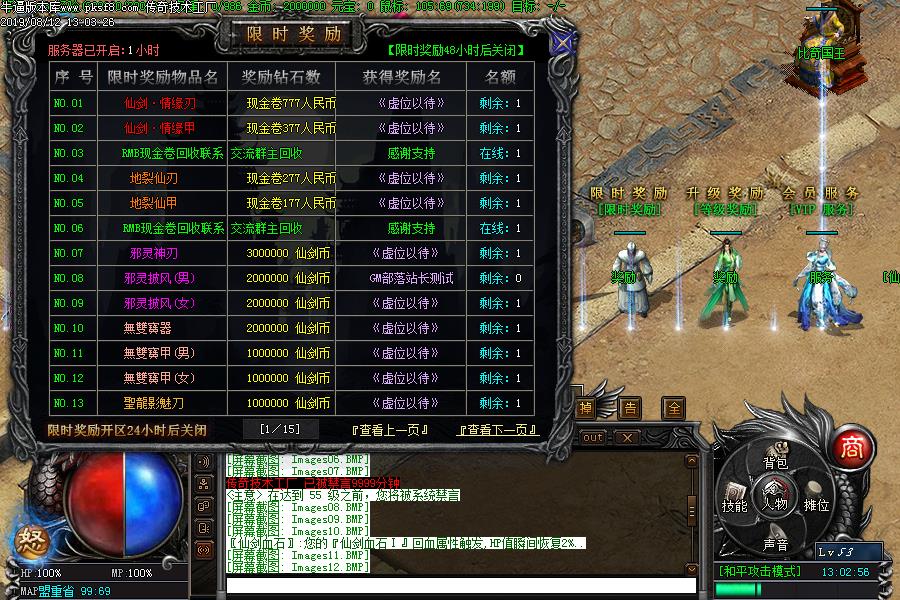View the next page (查看下一页)

tap(496, 430)
